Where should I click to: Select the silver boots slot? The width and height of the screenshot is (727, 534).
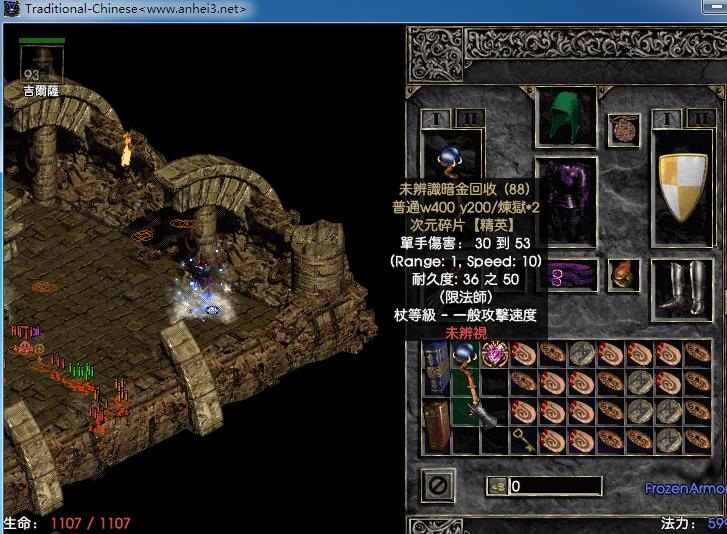point(683,285)
